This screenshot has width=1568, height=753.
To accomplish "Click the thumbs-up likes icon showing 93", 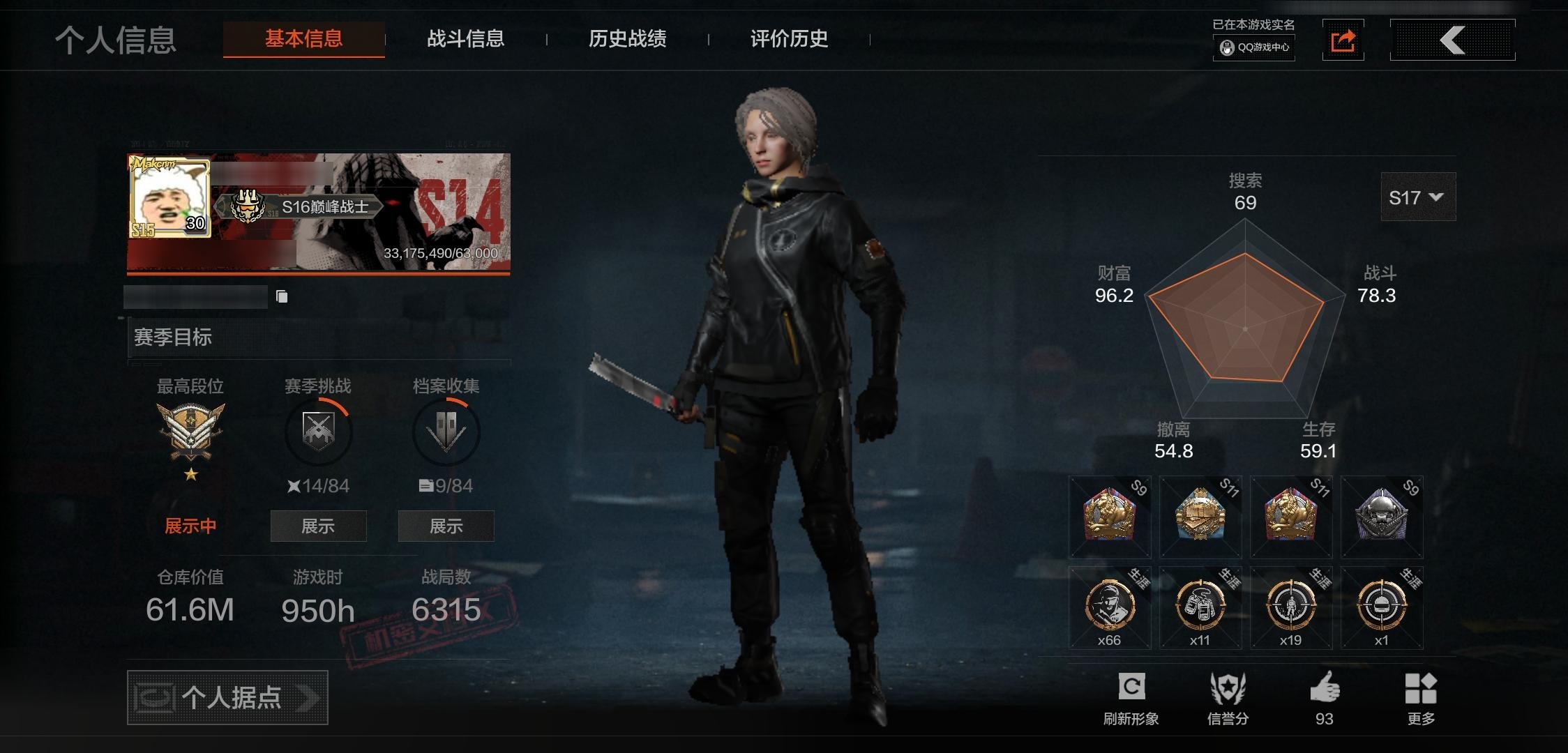I will point(1324,690).
